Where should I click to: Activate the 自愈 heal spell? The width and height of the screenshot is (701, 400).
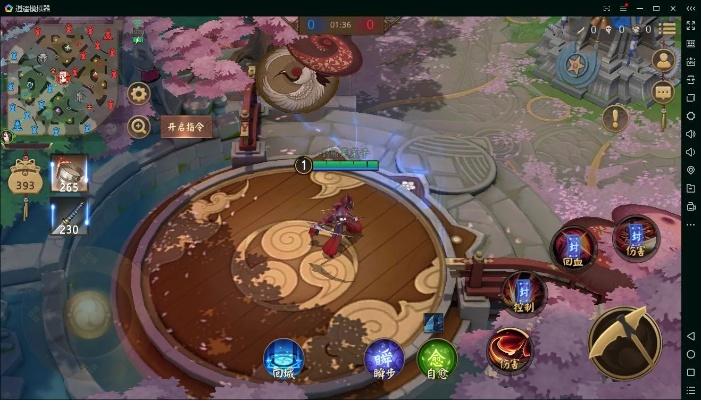coord(437,359)
